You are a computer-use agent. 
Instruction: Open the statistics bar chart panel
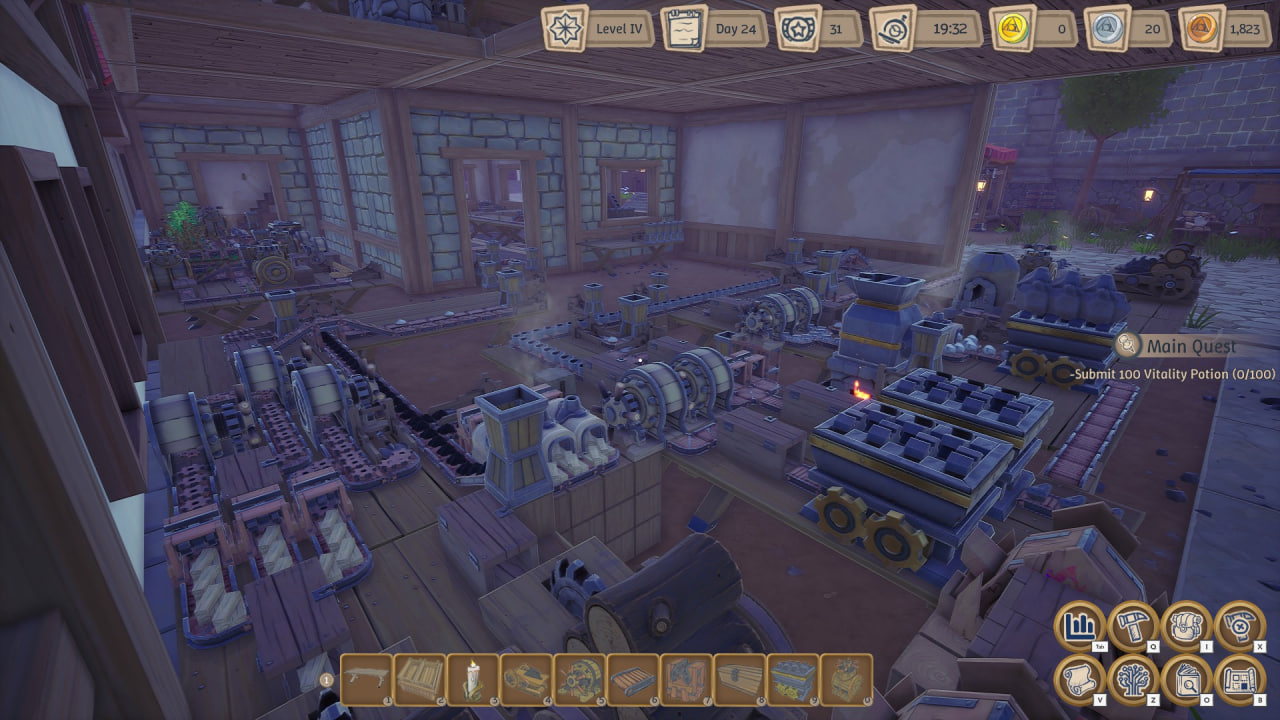[1080, 627]
